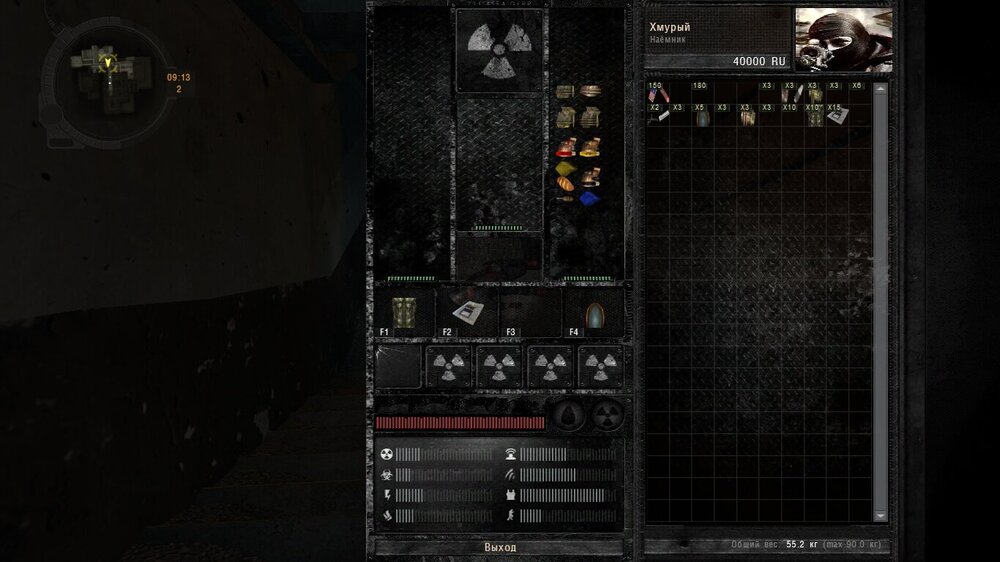Click the inventory scrollbar down arrow
Screen dimensions: 1000x562
coord(881,516)
